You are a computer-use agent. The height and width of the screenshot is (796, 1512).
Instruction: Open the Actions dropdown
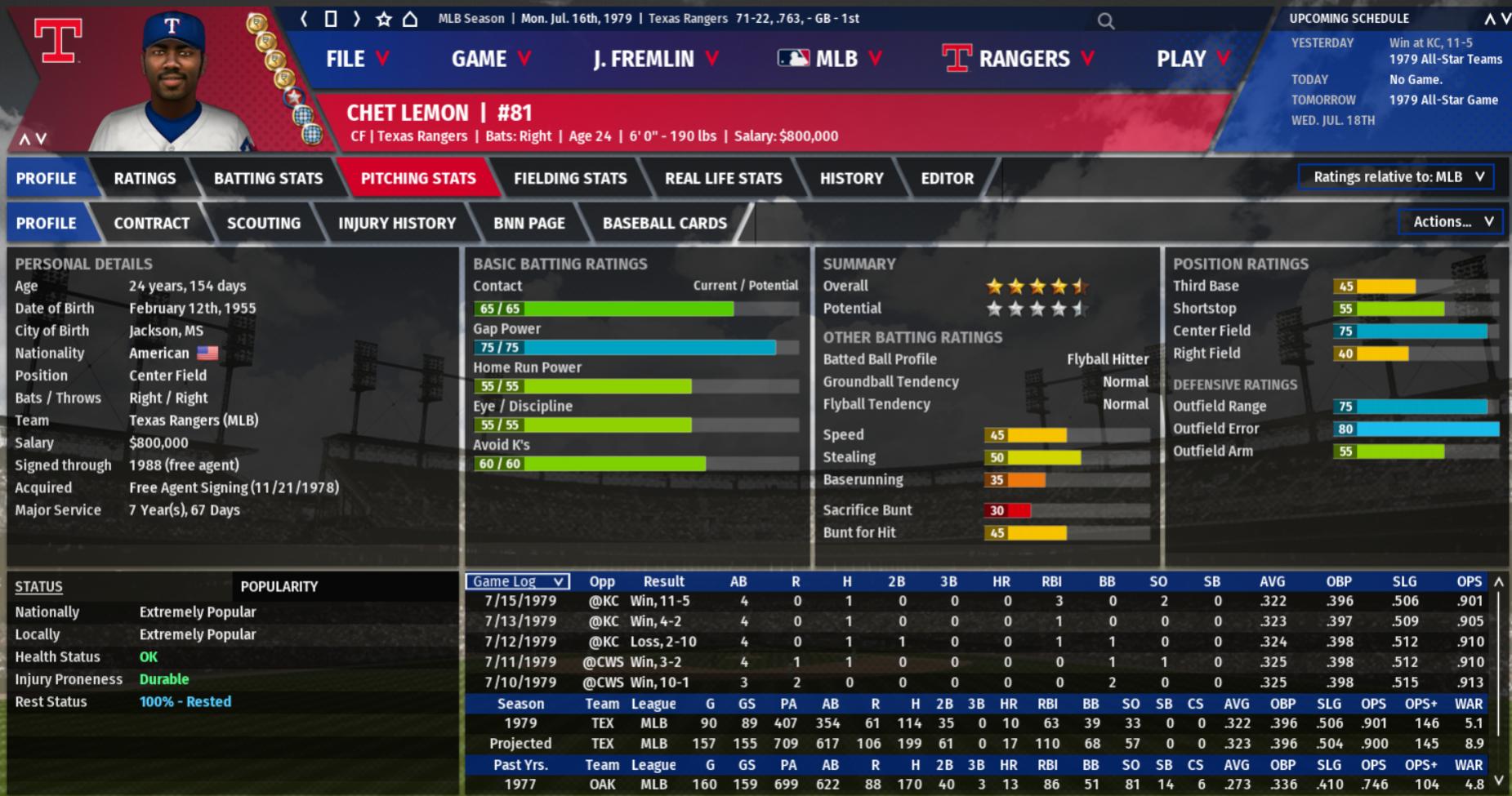click(1452, 221)
